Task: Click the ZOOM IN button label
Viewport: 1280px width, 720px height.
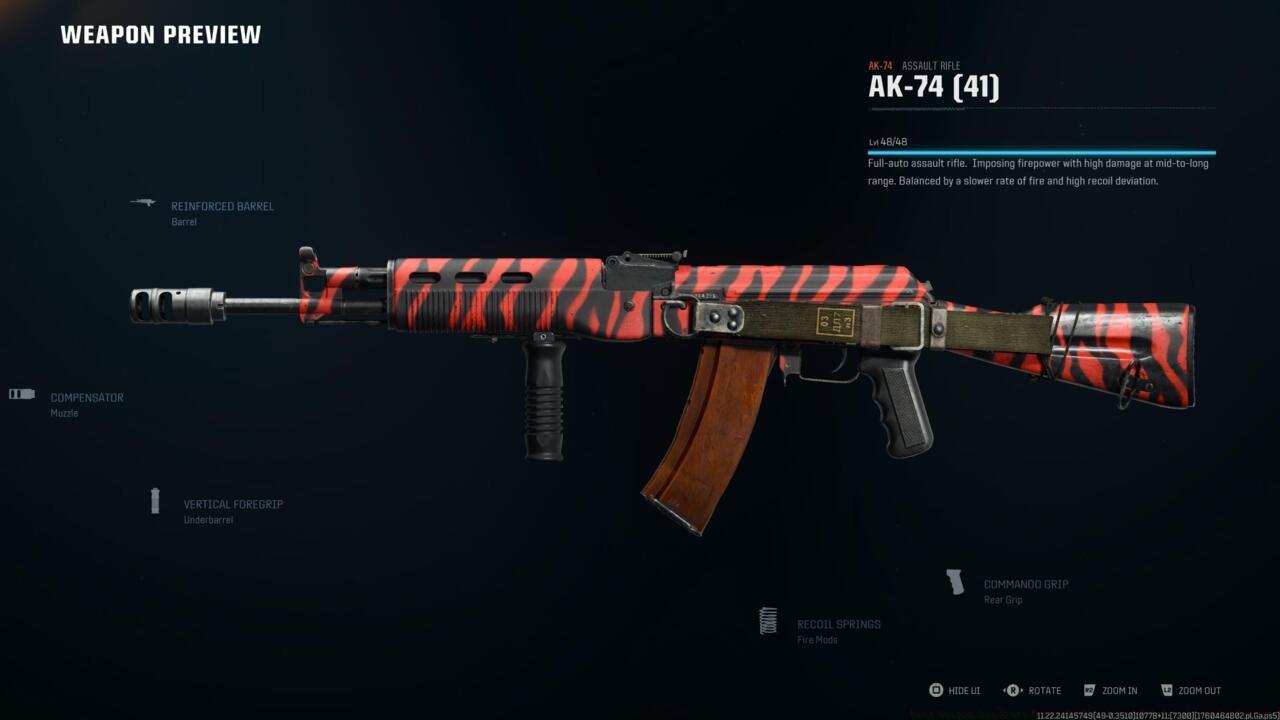Action: click(x=1119, y=690)
